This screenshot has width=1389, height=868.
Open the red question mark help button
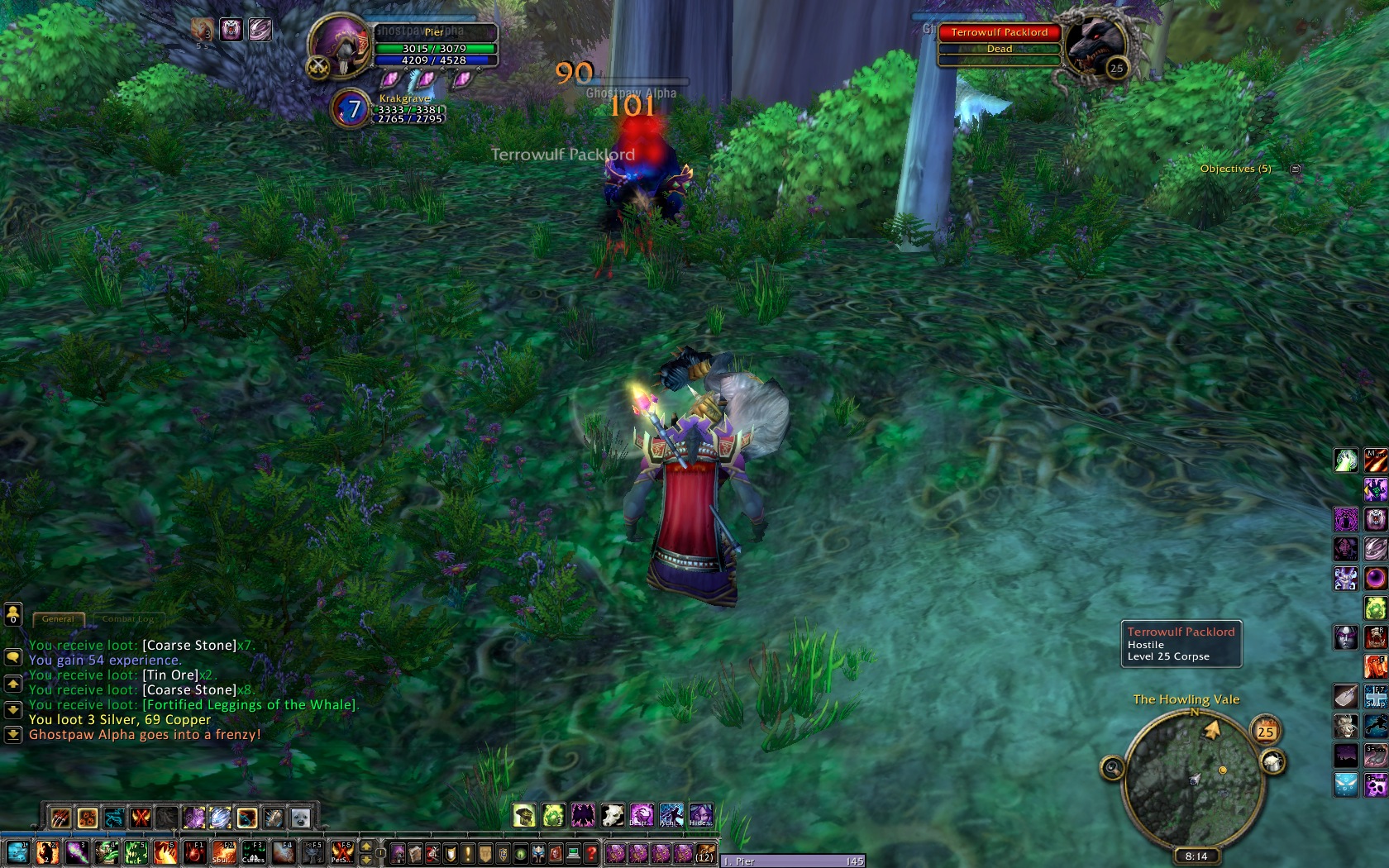(591, 852)
